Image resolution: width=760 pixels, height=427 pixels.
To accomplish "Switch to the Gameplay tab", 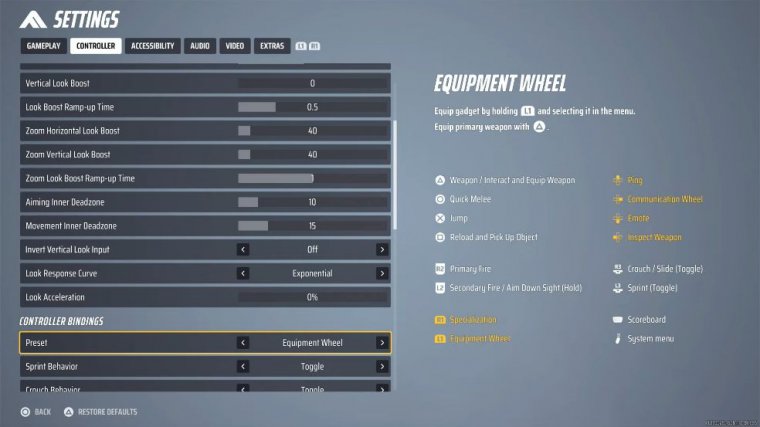I will coord(43,46).
